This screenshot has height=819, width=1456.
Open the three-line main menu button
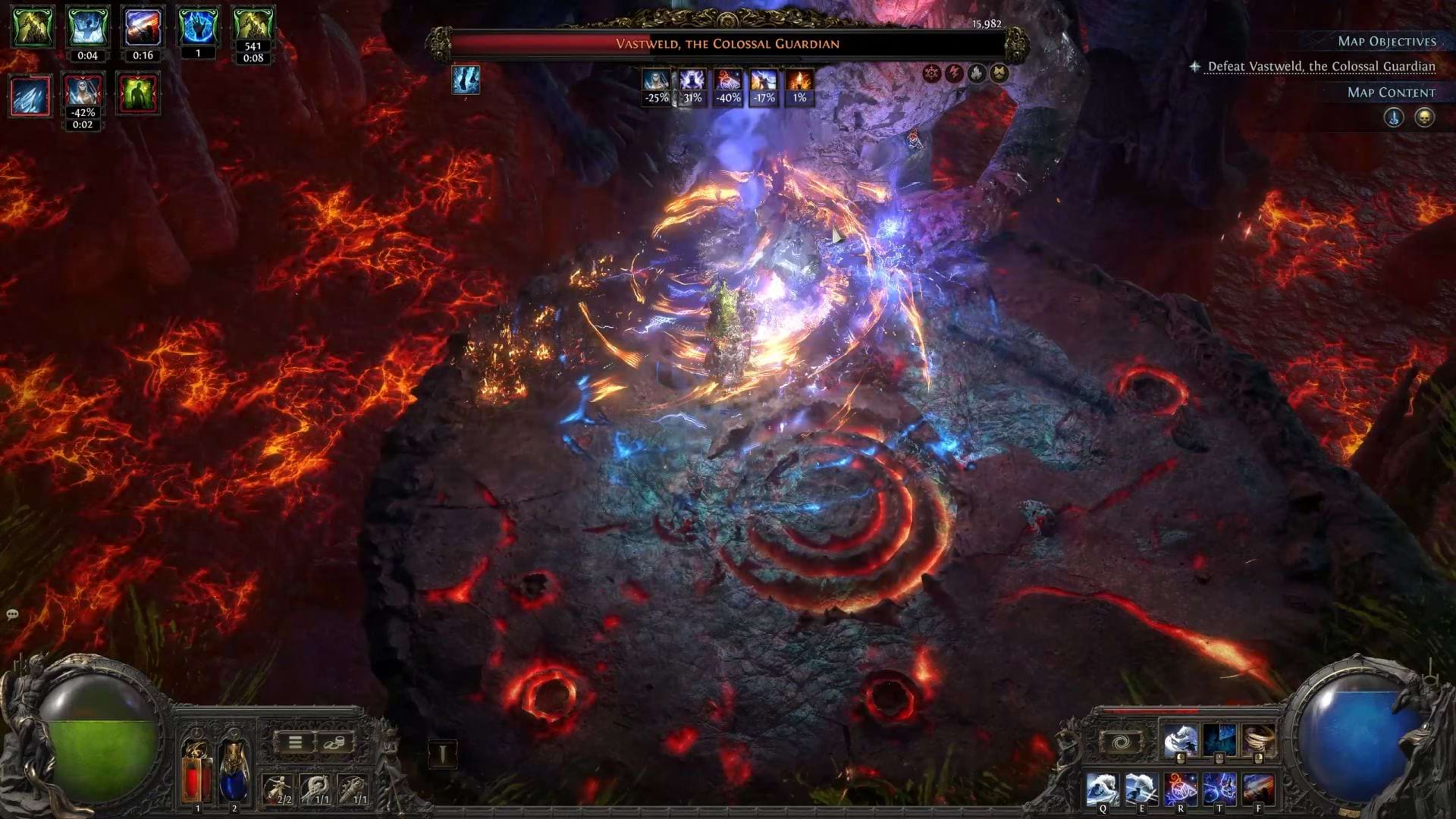[x=295, y=742]
